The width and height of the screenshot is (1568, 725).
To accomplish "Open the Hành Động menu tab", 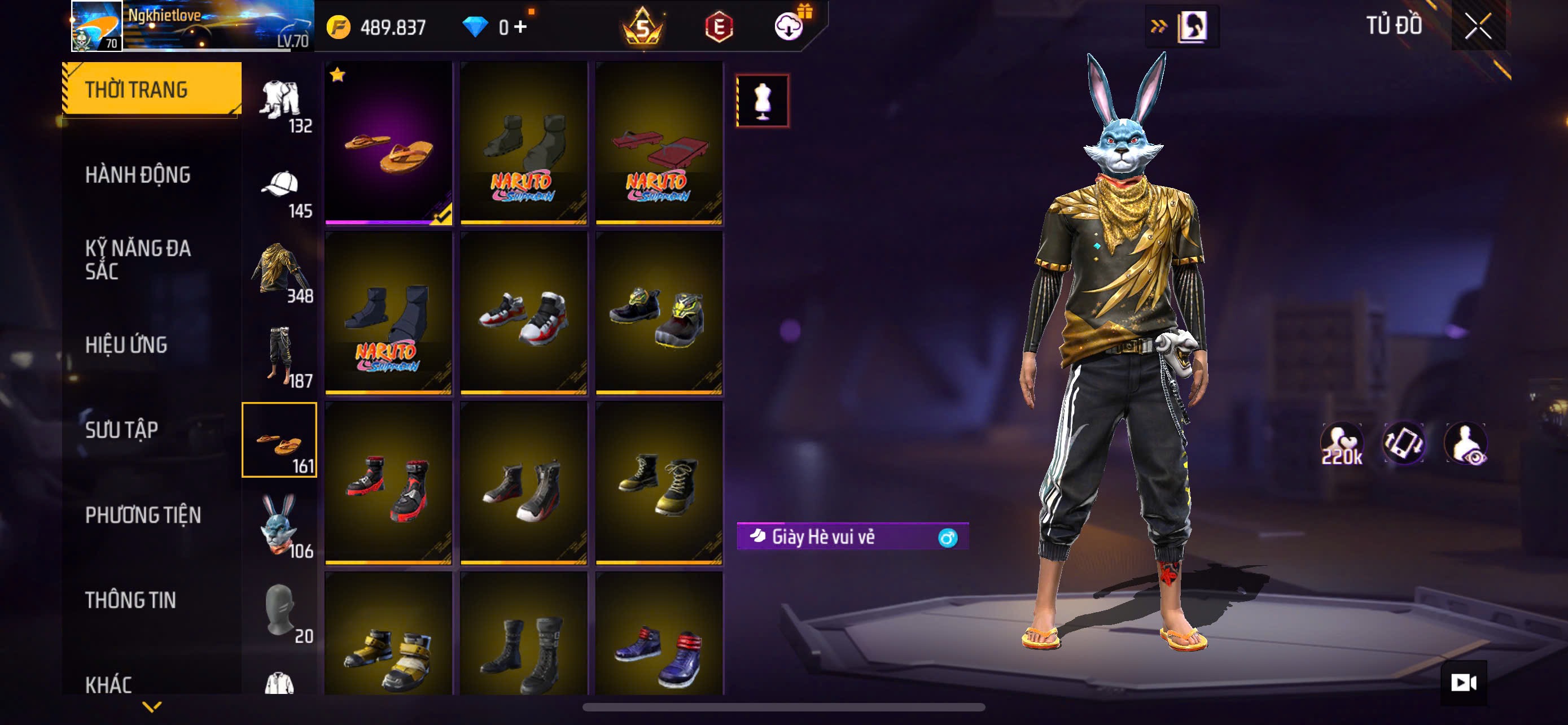I will tap(138, 174).
